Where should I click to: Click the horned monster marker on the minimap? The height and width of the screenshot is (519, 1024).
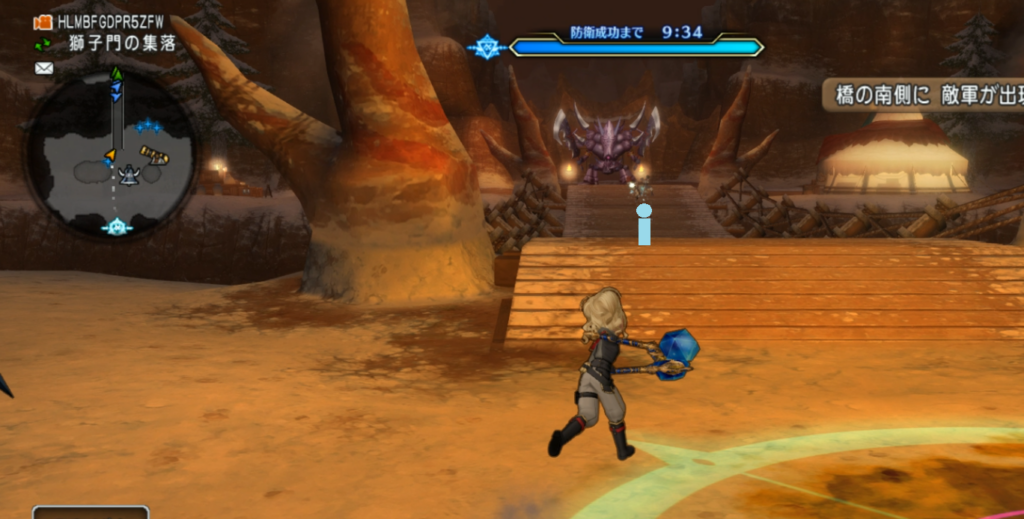pos(129,175)
